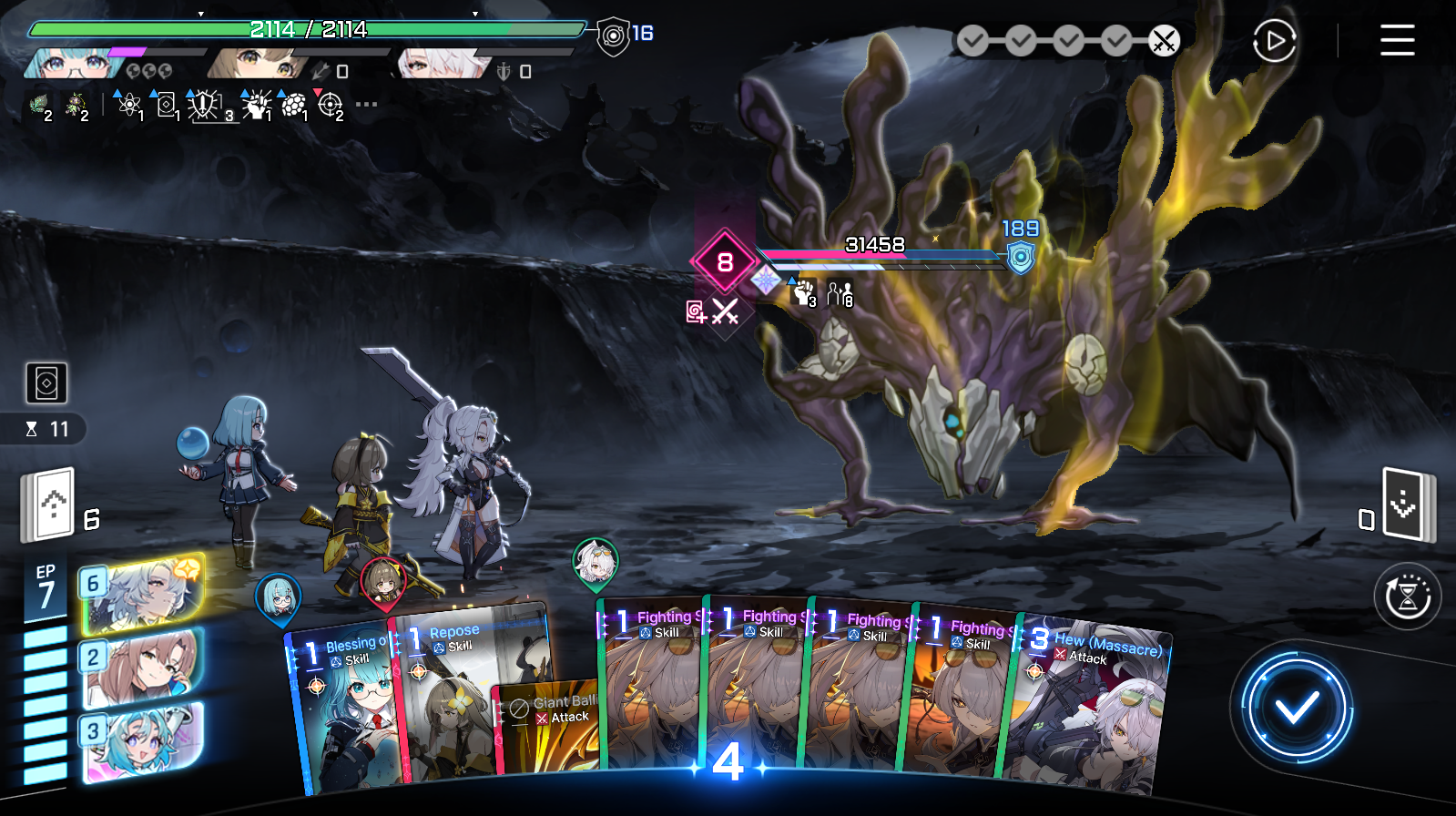Select the enemy's 8-count action marker
Viewport: 1456px width, 816px height.
click(725, 262)
